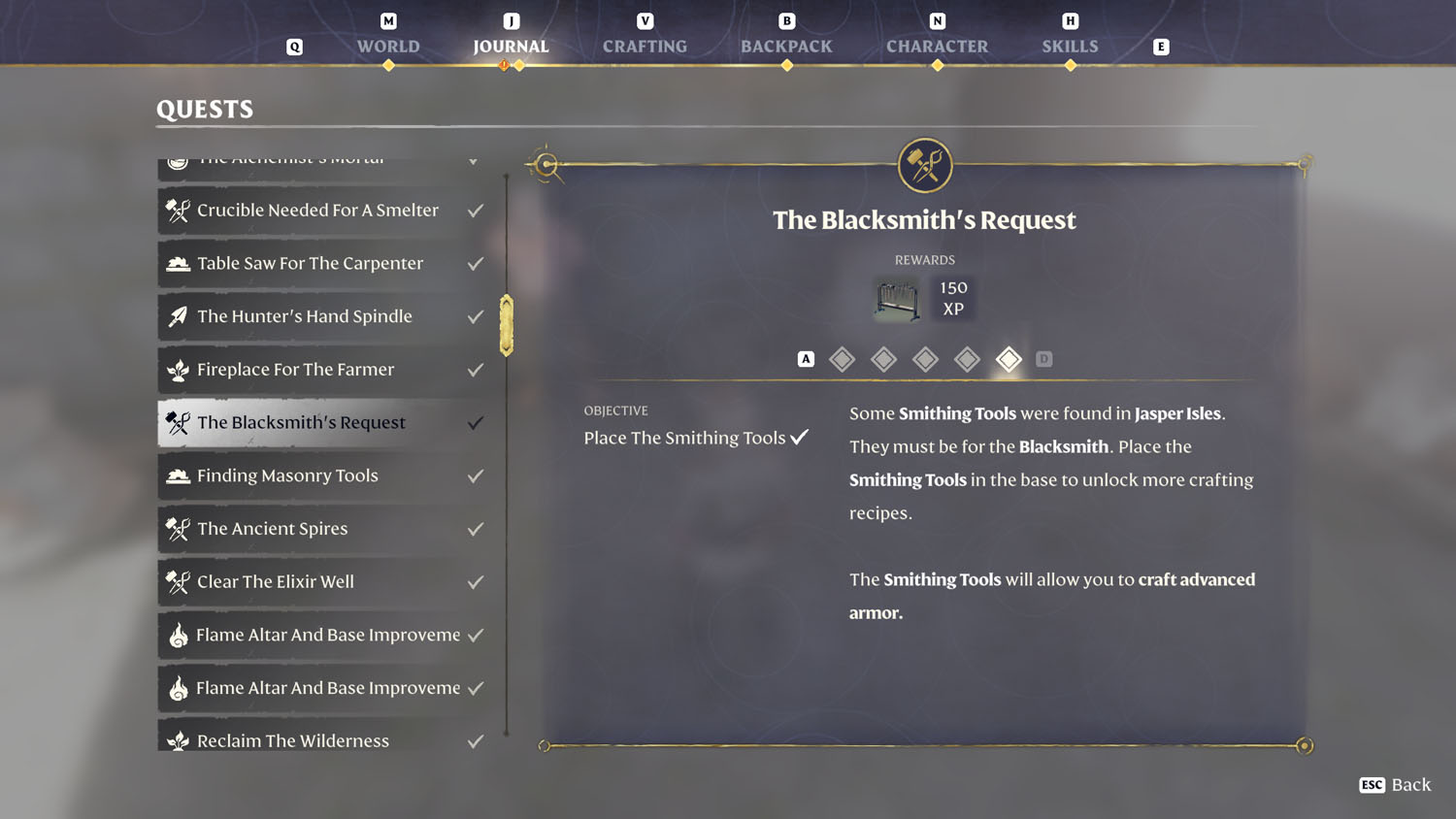
Task: Click the carpentry icon beside Table Saw For The Carpenter
Action: (177, 263)
